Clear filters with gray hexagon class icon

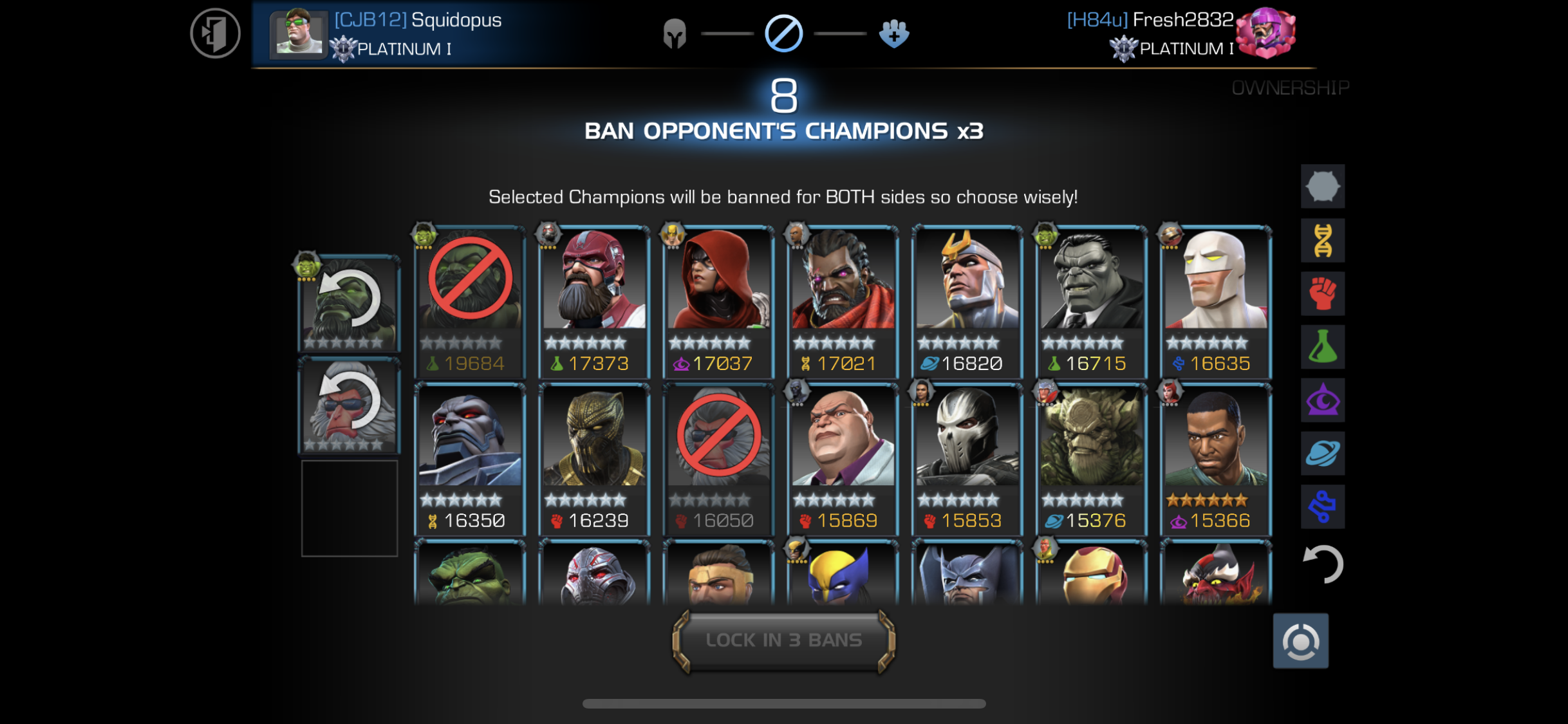click(1323, 187)
